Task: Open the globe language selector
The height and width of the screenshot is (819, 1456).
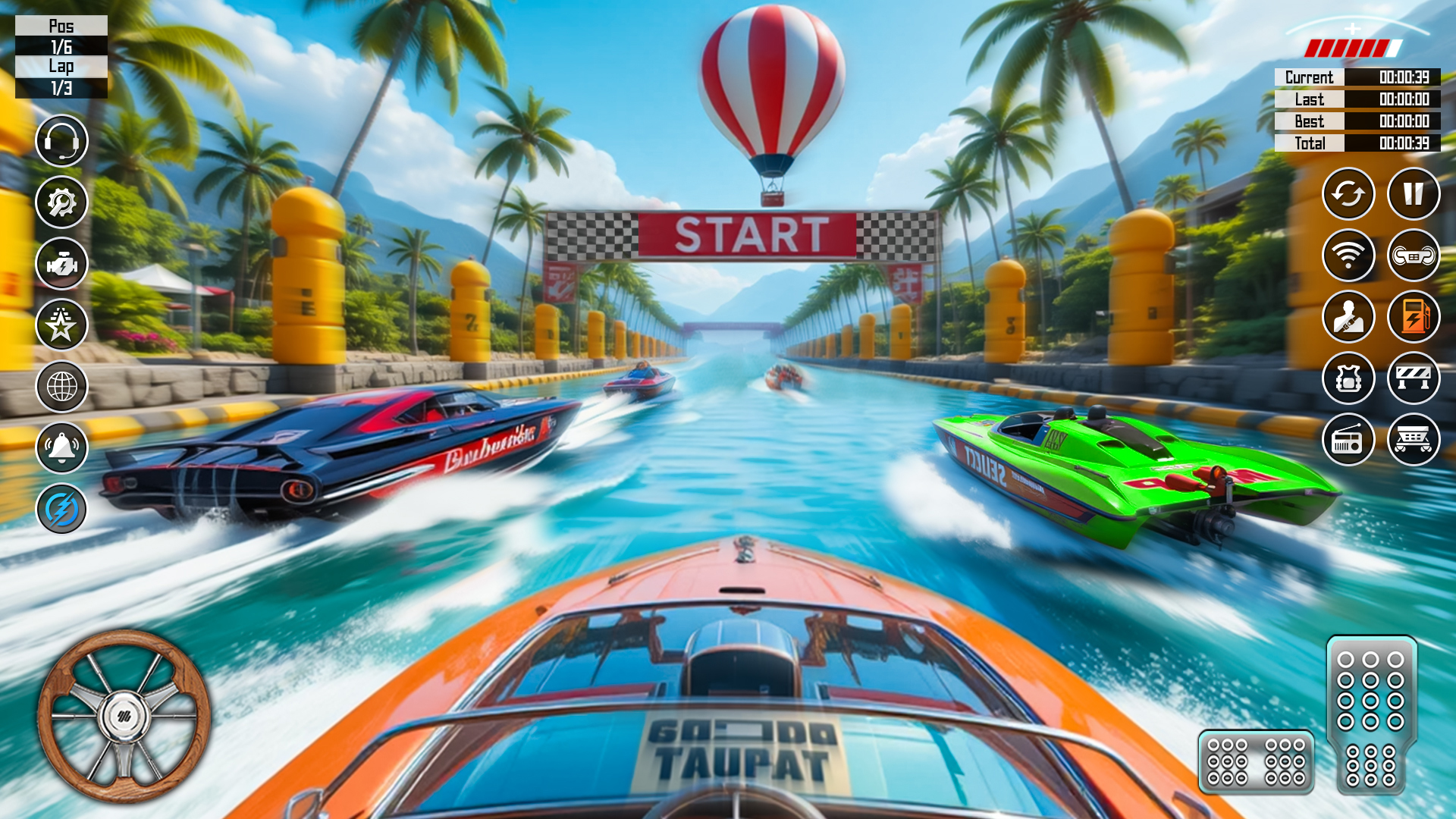Action: point(61,387)
